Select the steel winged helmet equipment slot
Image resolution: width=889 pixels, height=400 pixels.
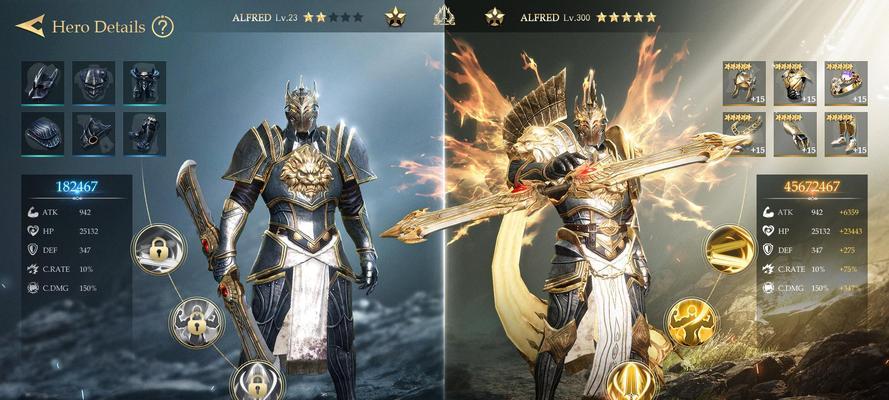(x=43, y=82)
